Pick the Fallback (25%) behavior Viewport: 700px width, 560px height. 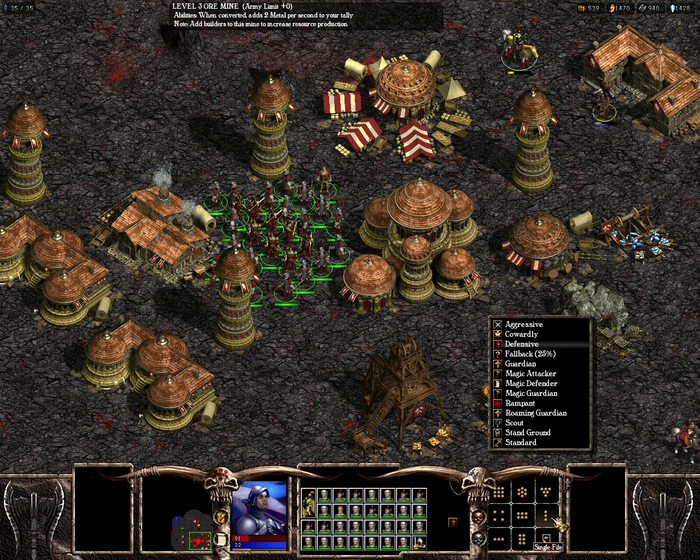(532, 354)
